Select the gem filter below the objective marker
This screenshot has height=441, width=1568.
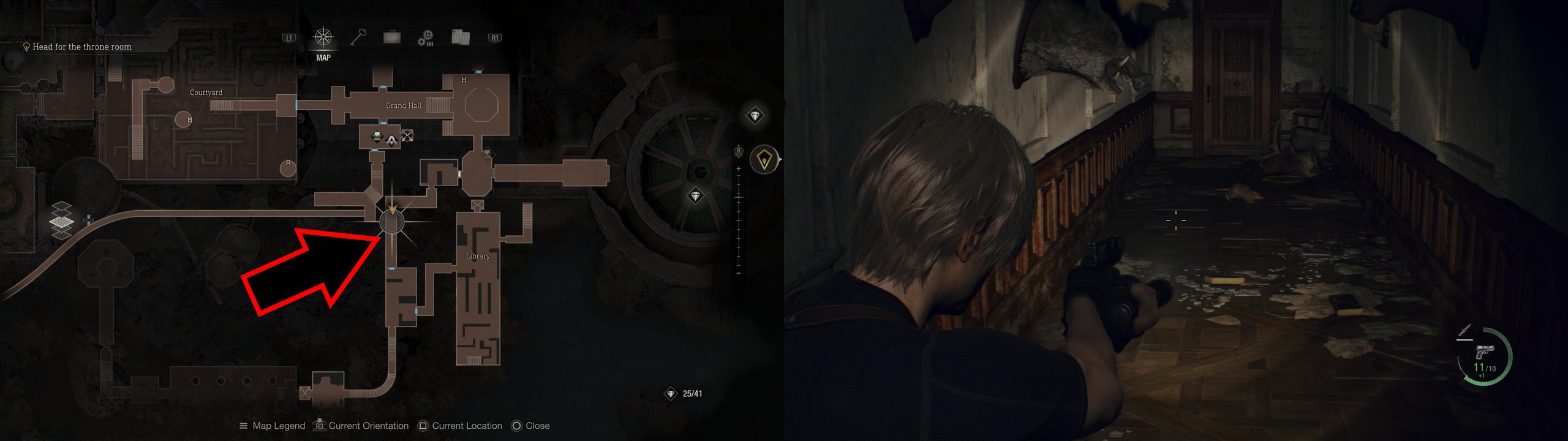[695, 196]
